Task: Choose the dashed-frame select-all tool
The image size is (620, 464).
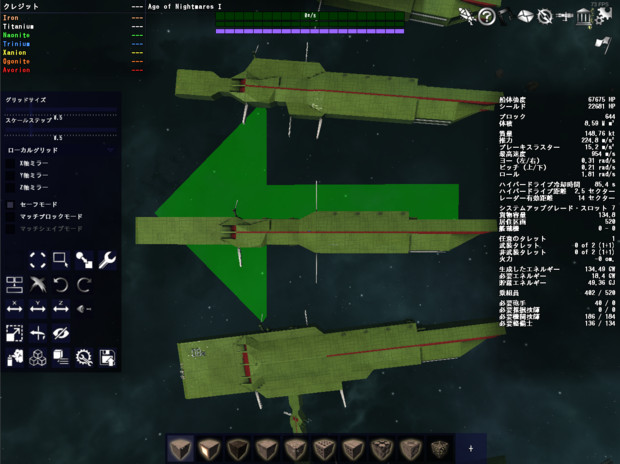Action: (38, 260)
